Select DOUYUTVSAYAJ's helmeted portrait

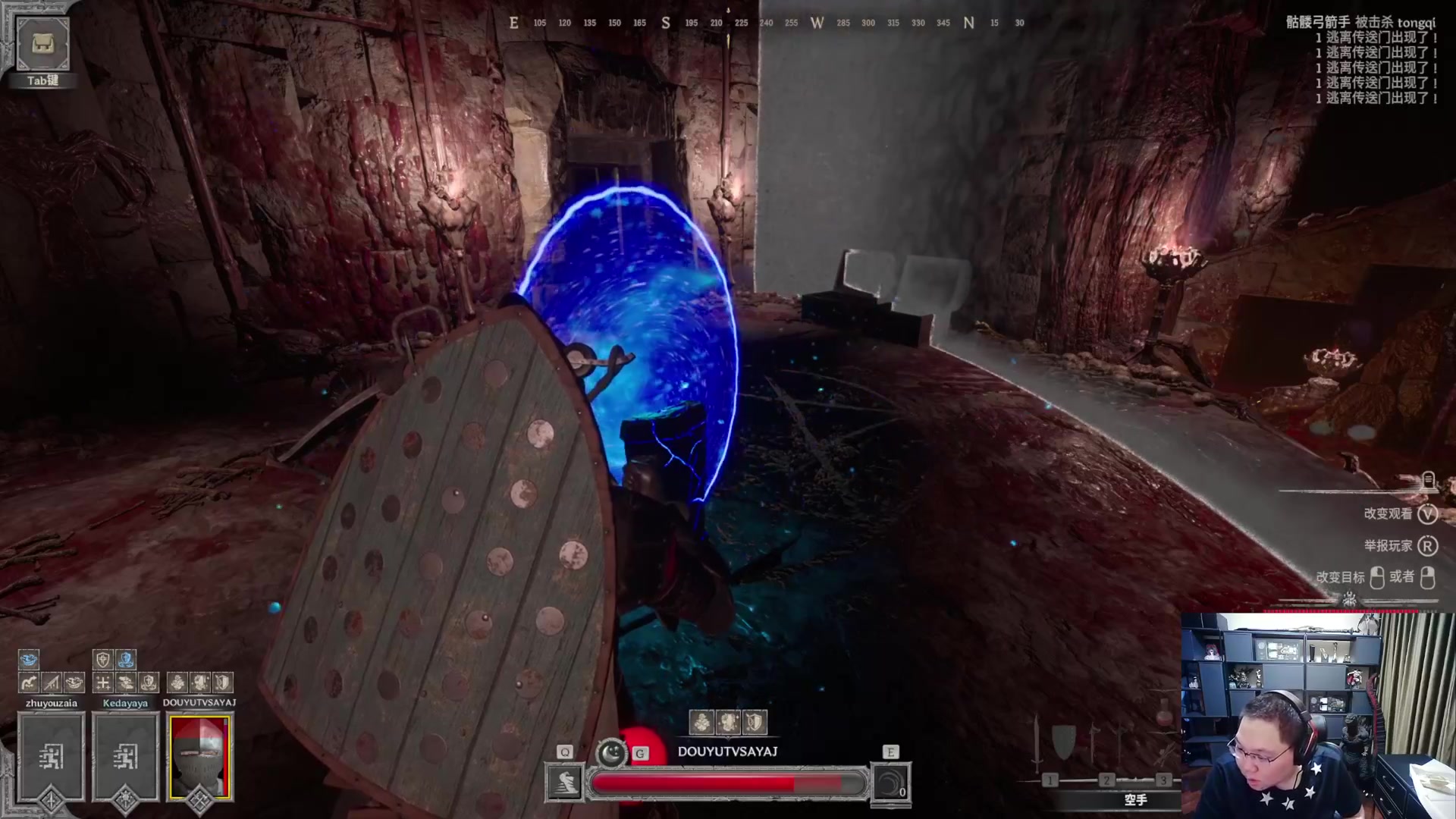click(199, 757)
